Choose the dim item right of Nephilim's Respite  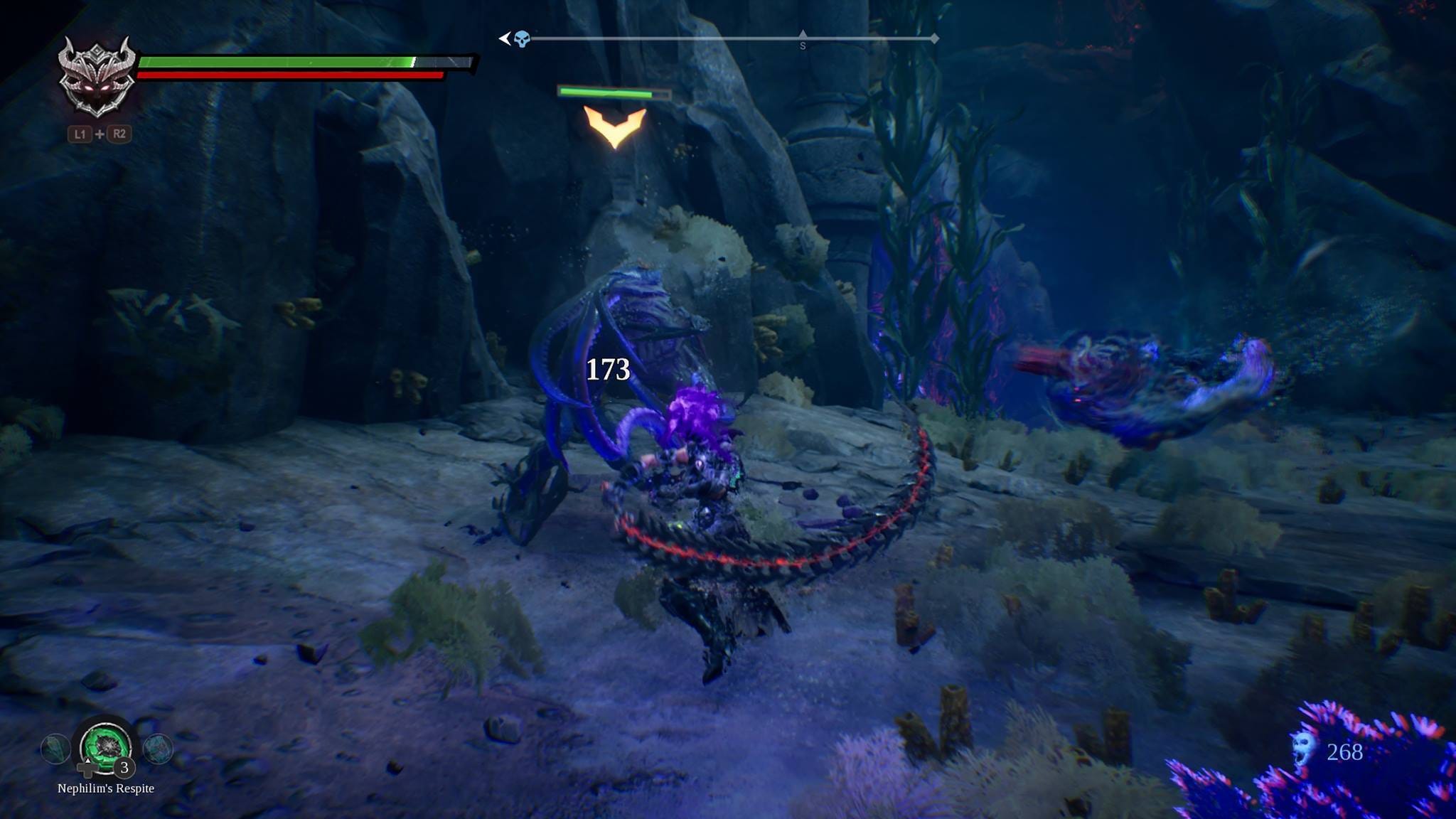[158, 749]
